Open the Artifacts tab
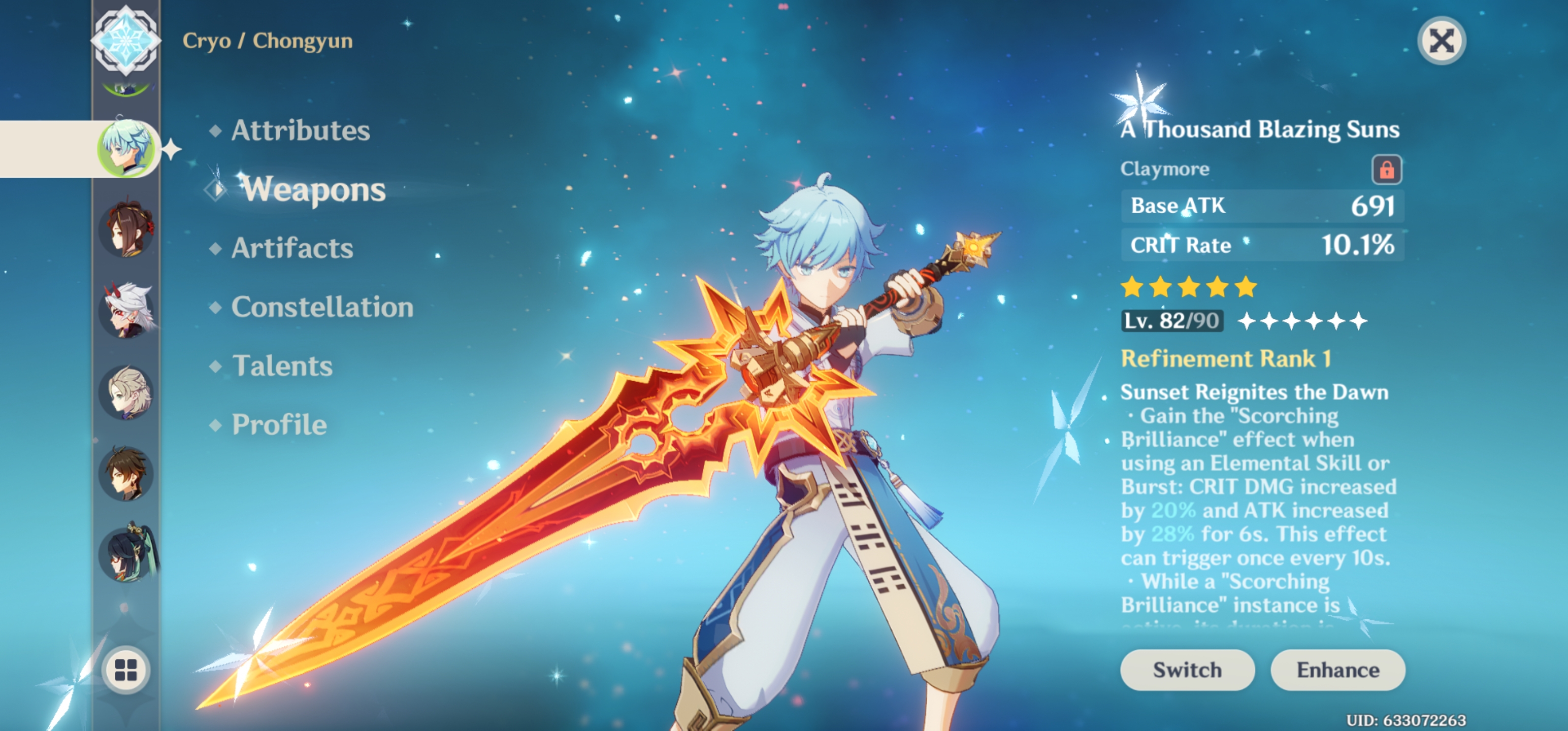 [x=293, y=248]
